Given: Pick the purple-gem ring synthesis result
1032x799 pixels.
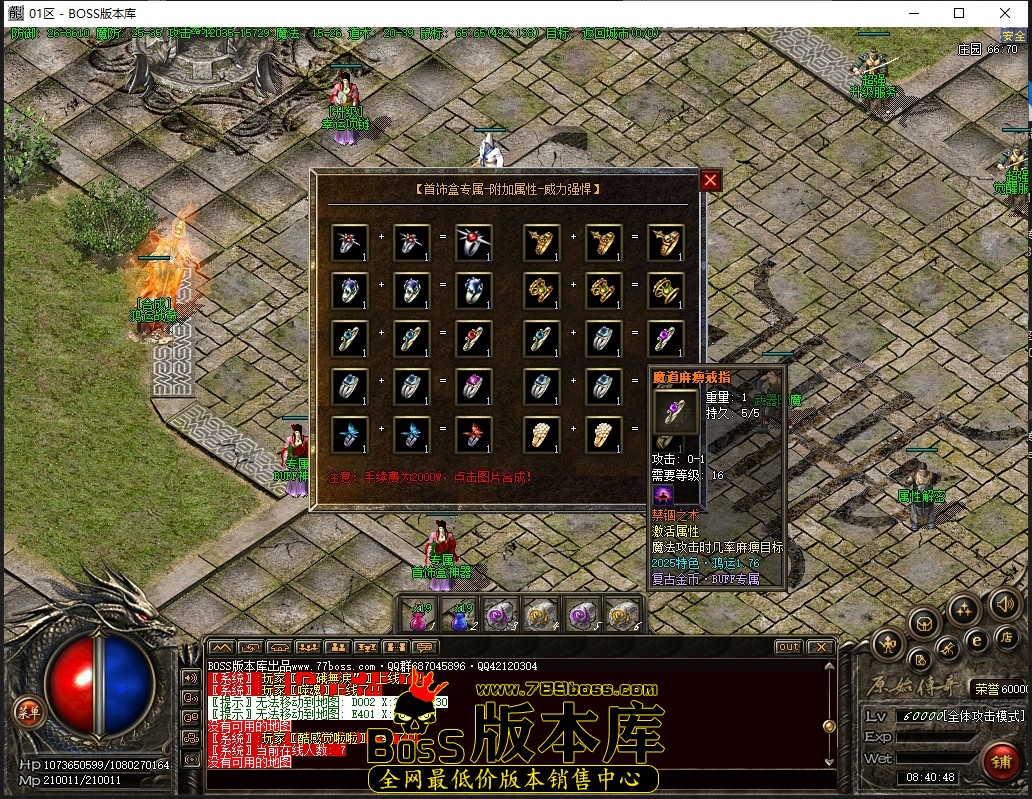Looking at the screenshot, I should click(x=665, y=340).
